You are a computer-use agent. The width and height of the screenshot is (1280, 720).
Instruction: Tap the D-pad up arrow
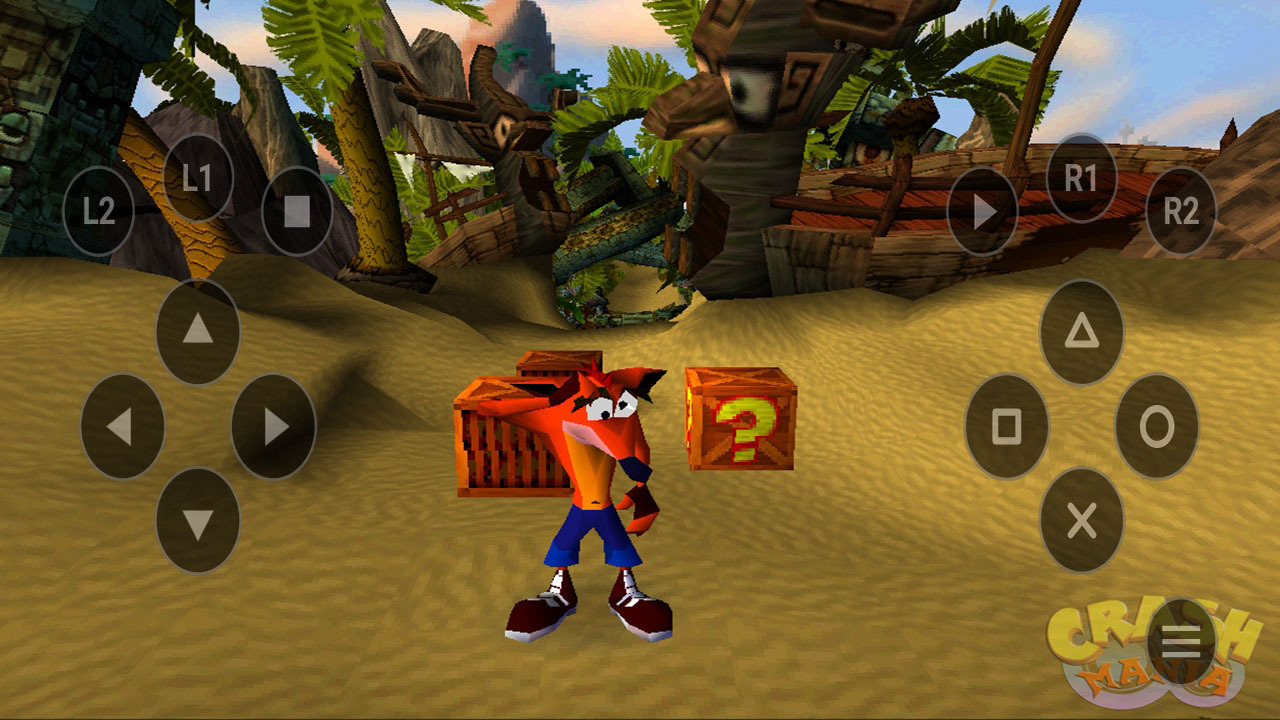coord(198,331)
